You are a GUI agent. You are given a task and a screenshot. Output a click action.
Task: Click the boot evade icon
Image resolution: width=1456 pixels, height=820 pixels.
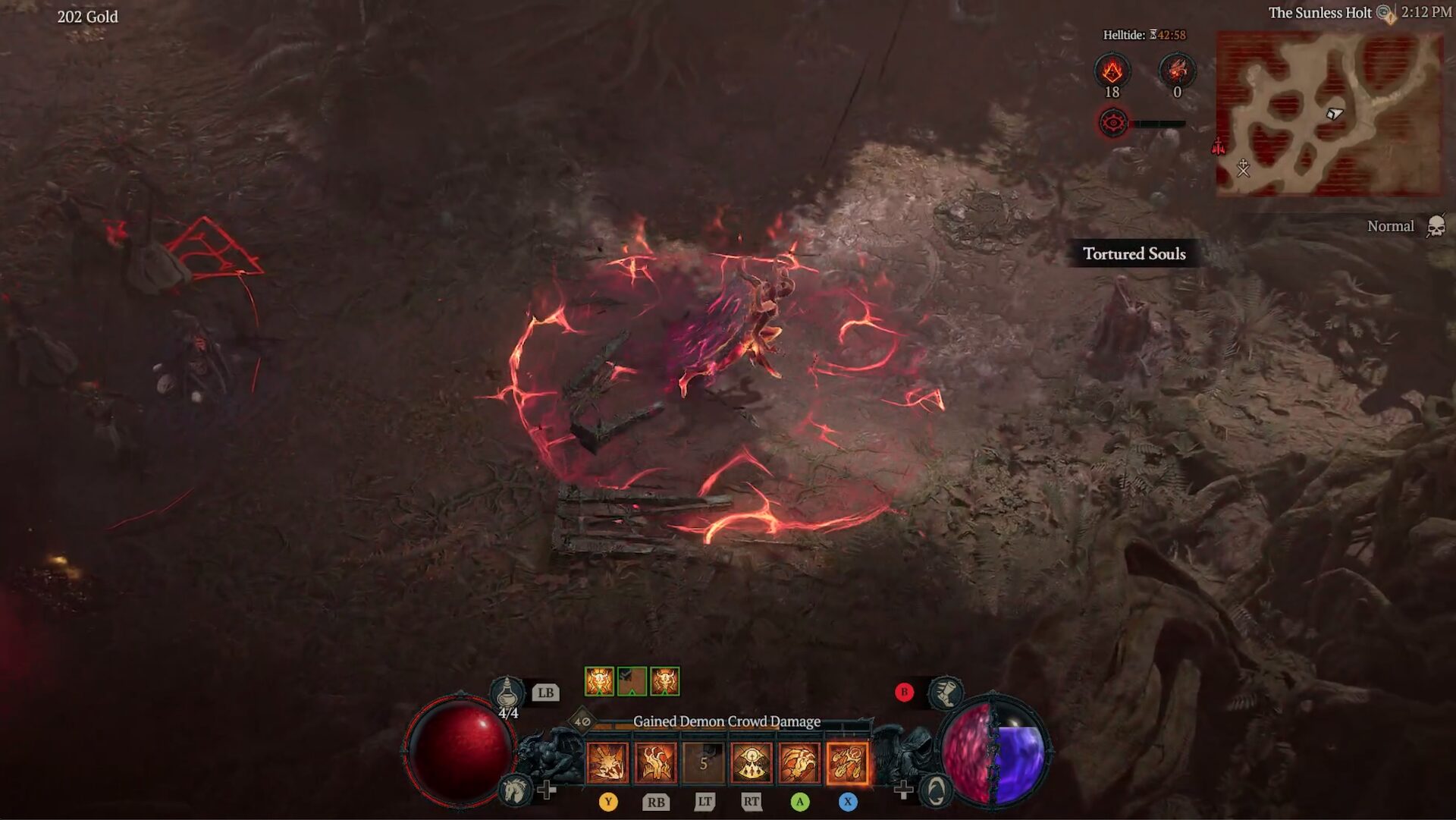point(946,692)
